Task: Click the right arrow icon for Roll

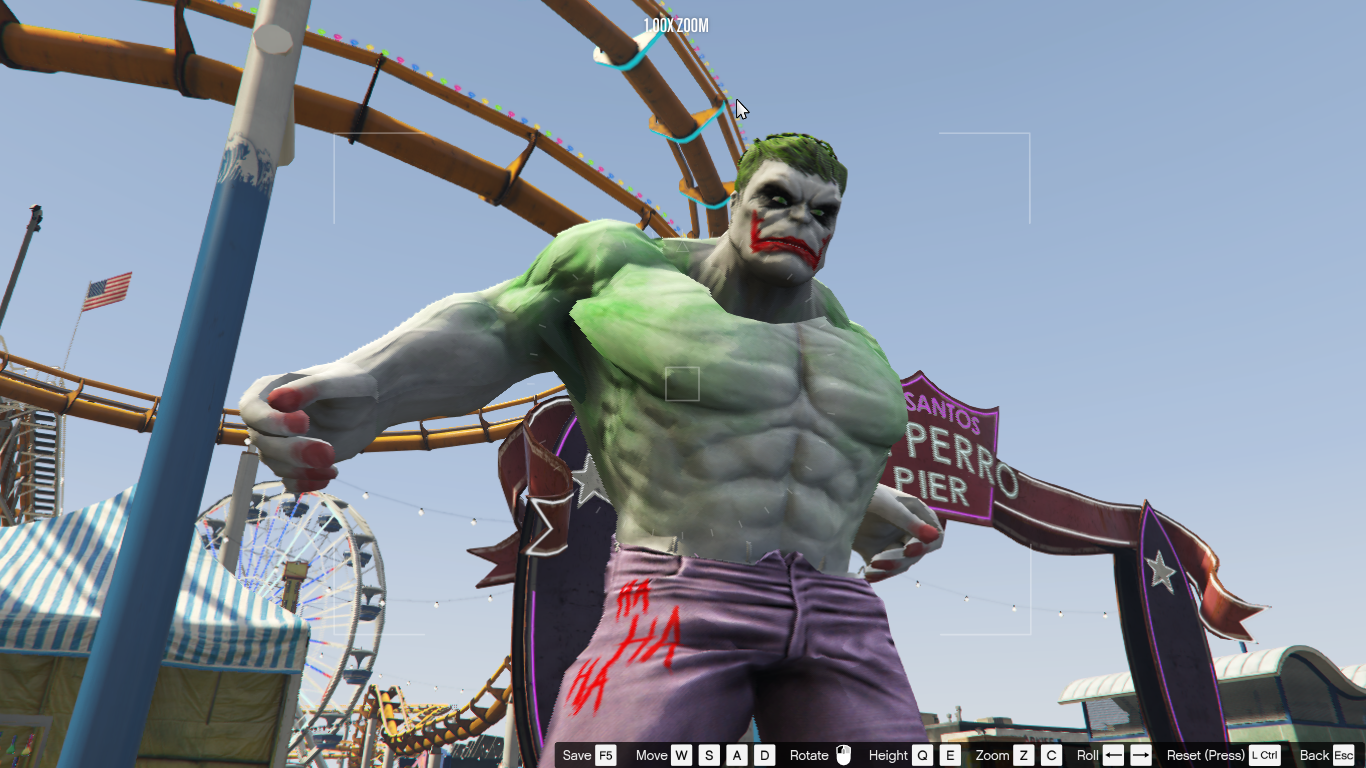Action: tap(1141, 755)
